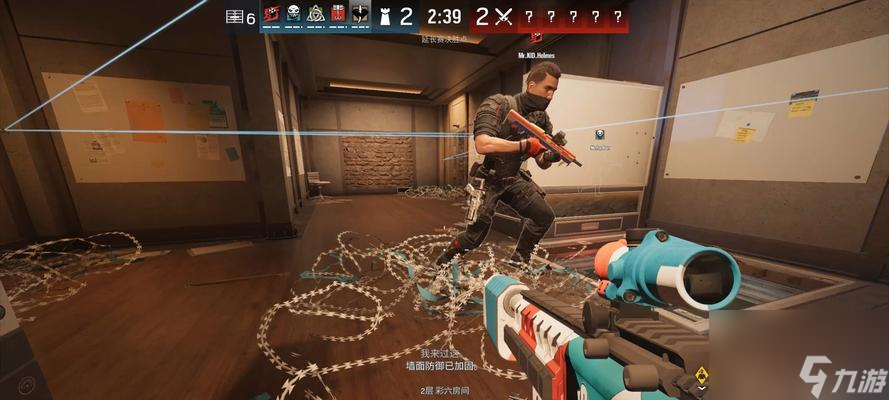The width and height of the screenshot is (889, 400).
Task: Select the red striped operator icon in the team bar
Action: pos(272,15)
